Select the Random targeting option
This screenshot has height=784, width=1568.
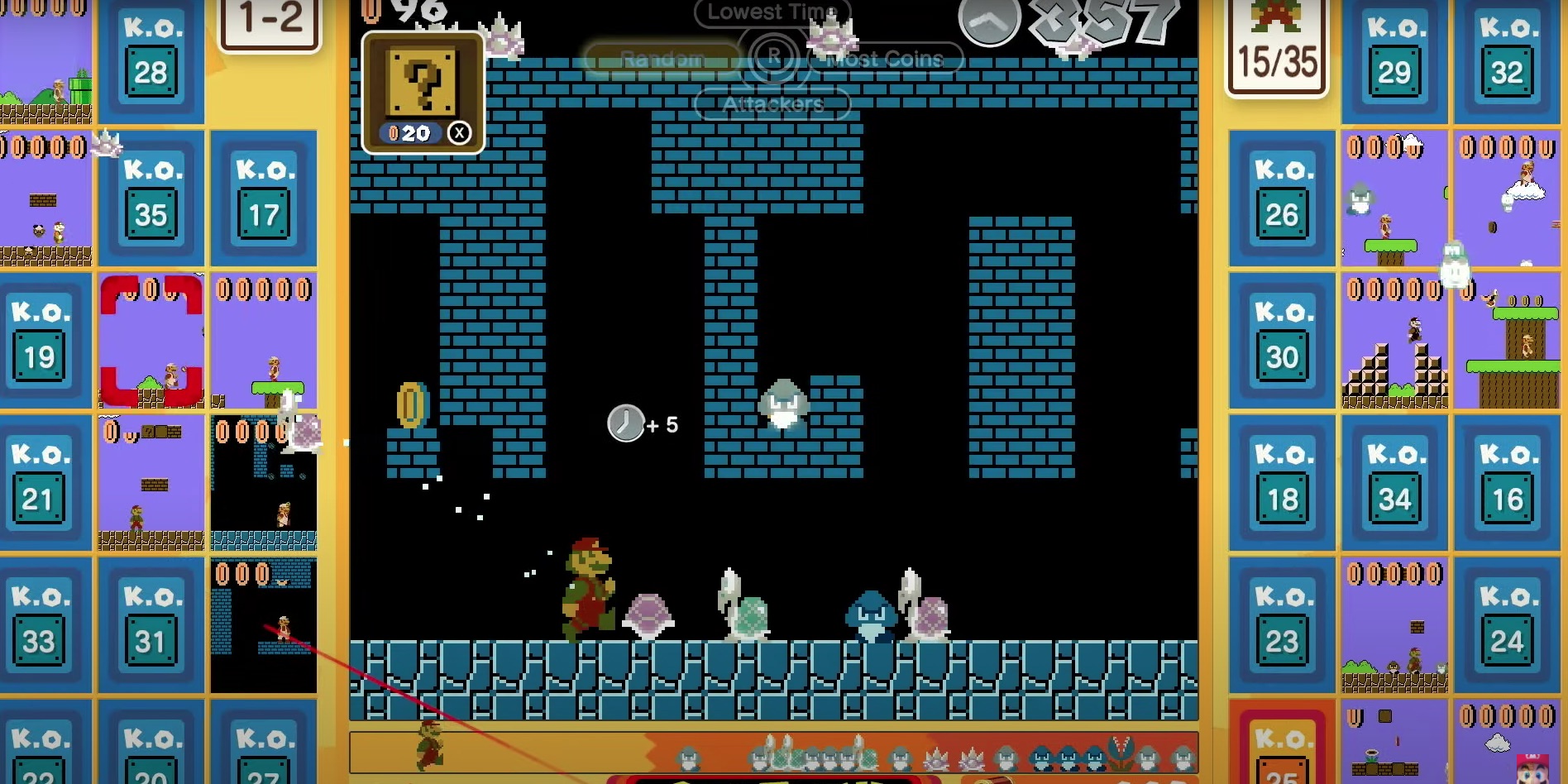[x=662, y=58]
